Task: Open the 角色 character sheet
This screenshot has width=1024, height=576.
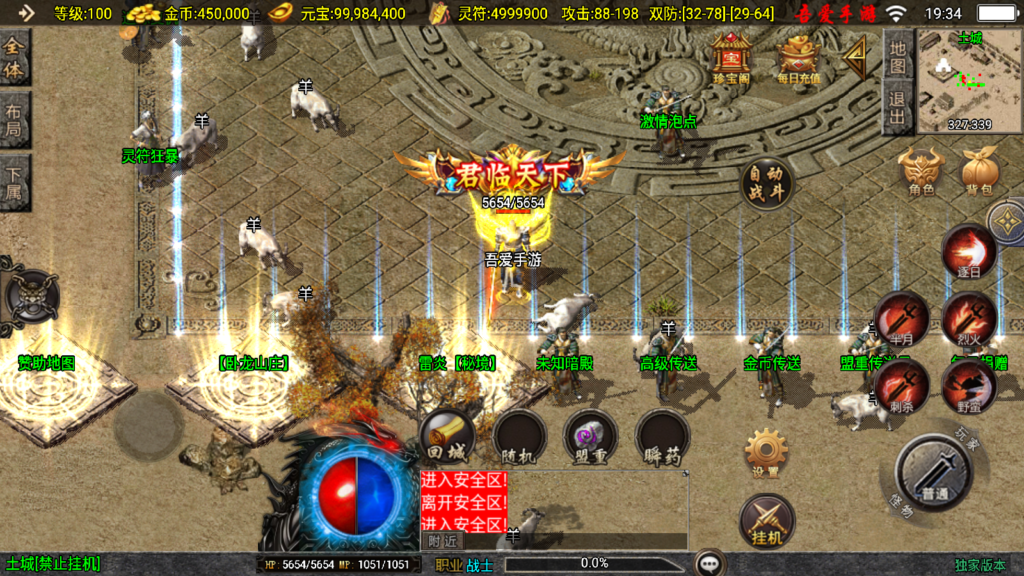Action: (921, 171)
